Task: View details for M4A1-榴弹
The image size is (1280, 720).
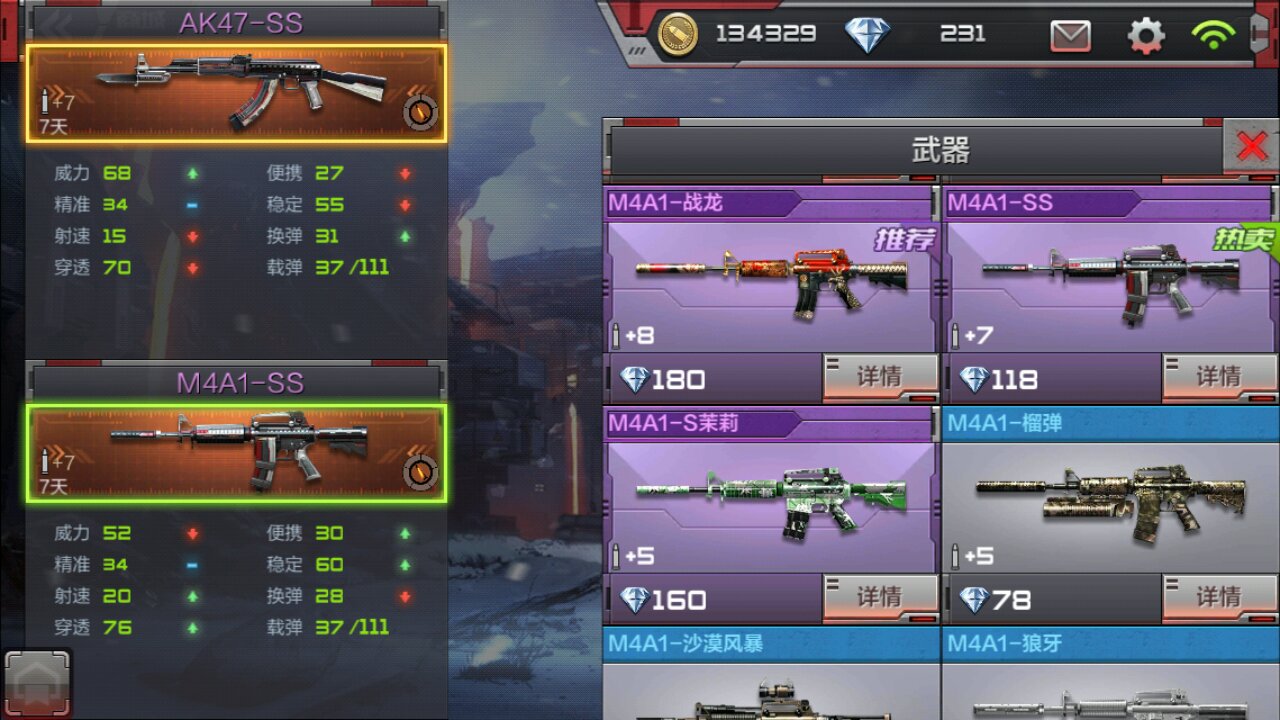Action: pyautogui.click(x=1219, y=598)
